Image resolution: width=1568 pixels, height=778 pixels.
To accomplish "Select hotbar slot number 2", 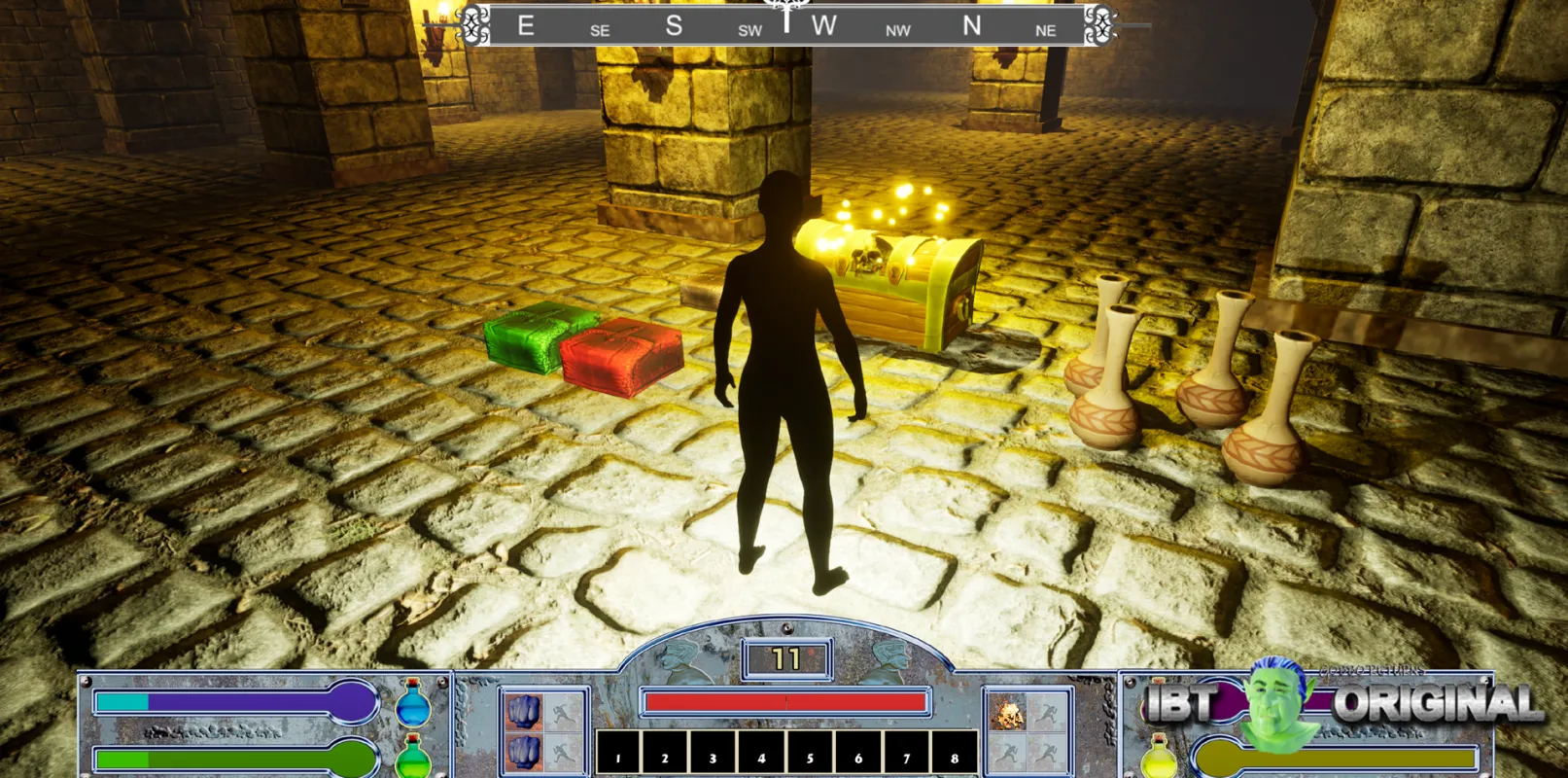I will pyautogui.click(x=665, y=754).
